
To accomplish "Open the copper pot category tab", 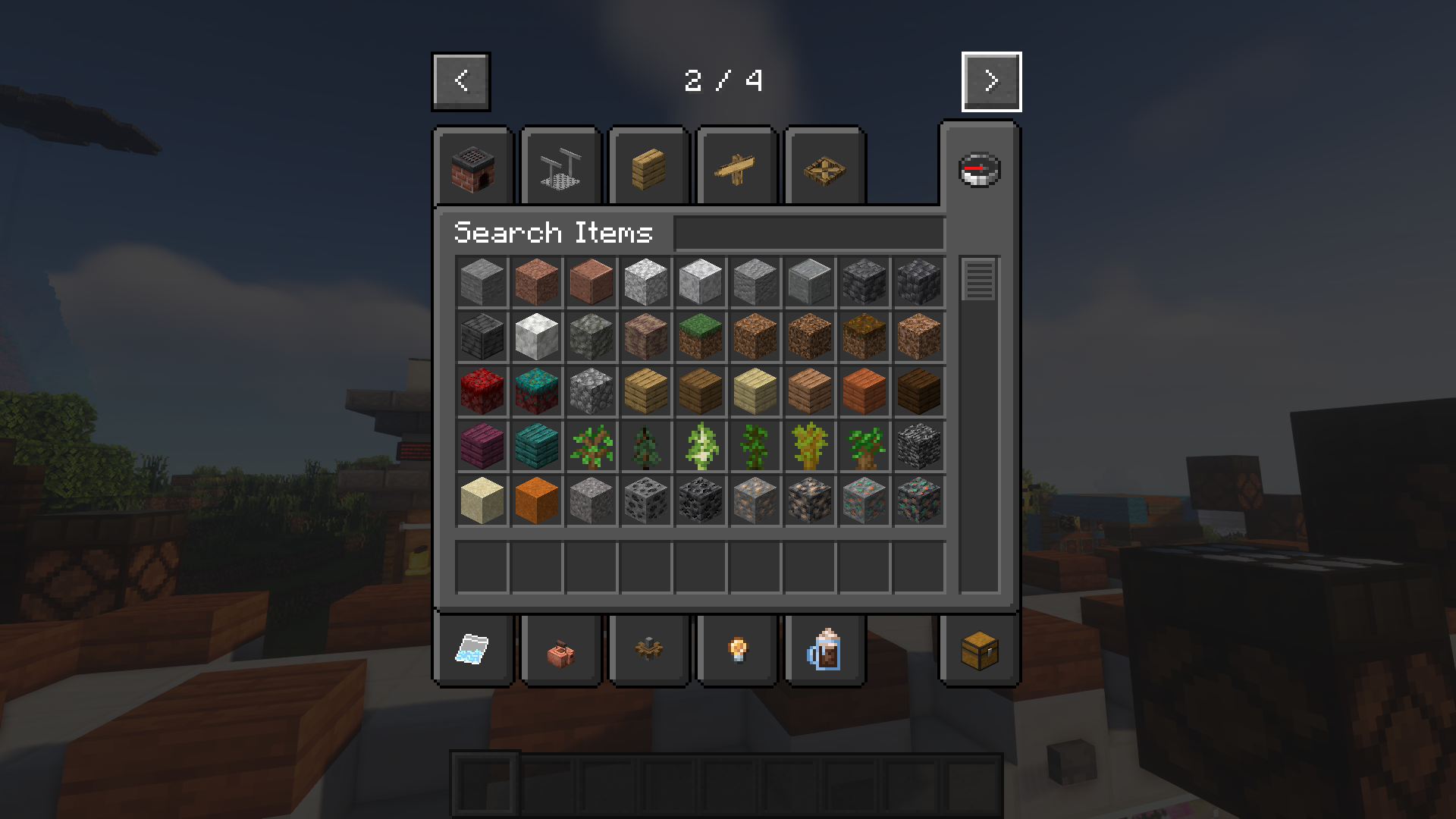I will pyautogui.click(x=560, y=650).
